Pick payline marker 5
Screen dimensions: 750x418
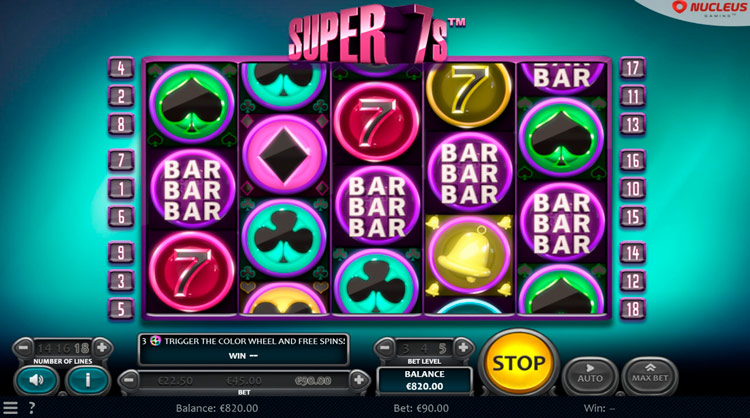click(x=121, y=309)
